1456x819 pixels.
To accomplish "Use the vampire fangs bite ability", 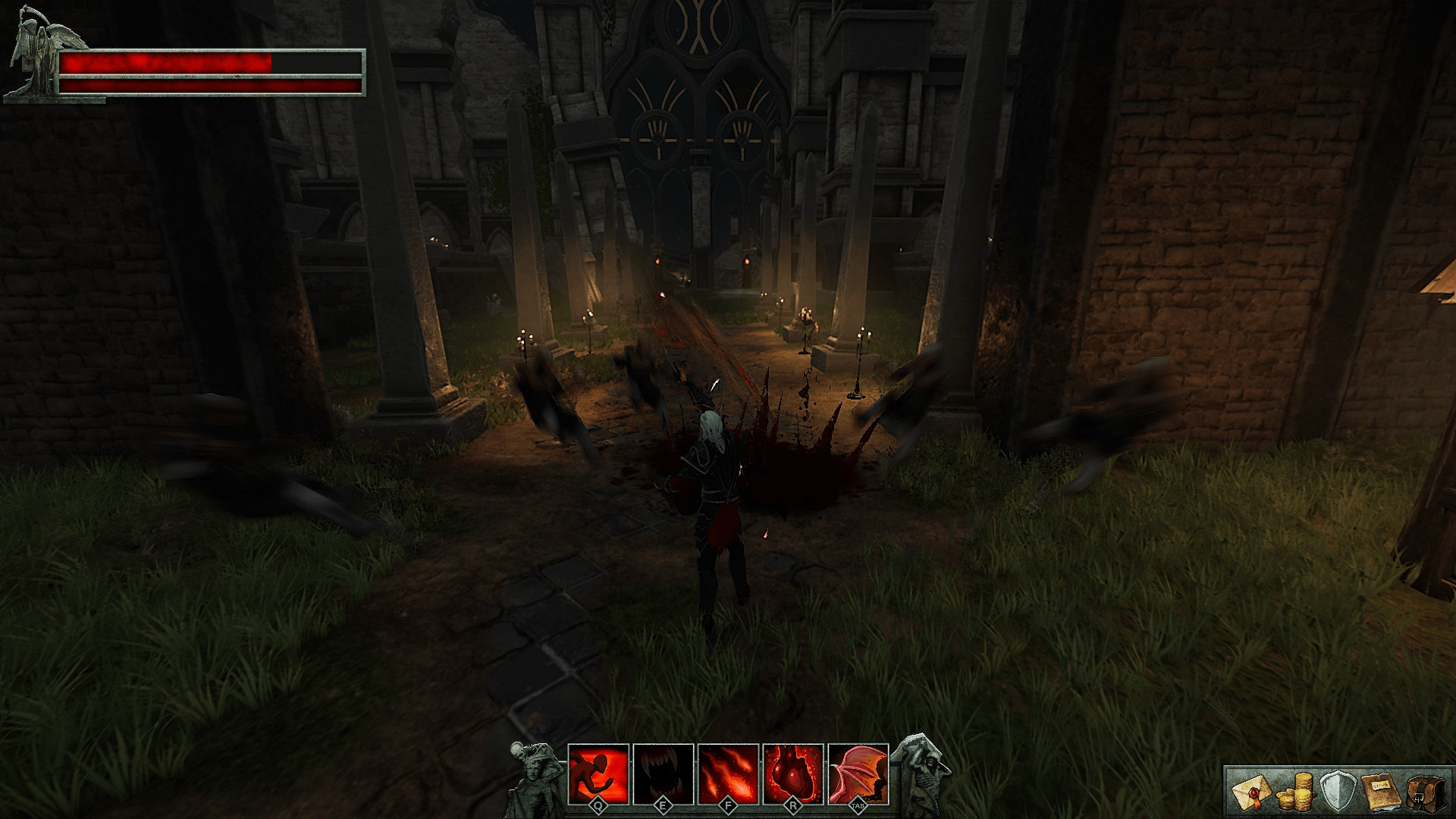I will pos(664,773).
